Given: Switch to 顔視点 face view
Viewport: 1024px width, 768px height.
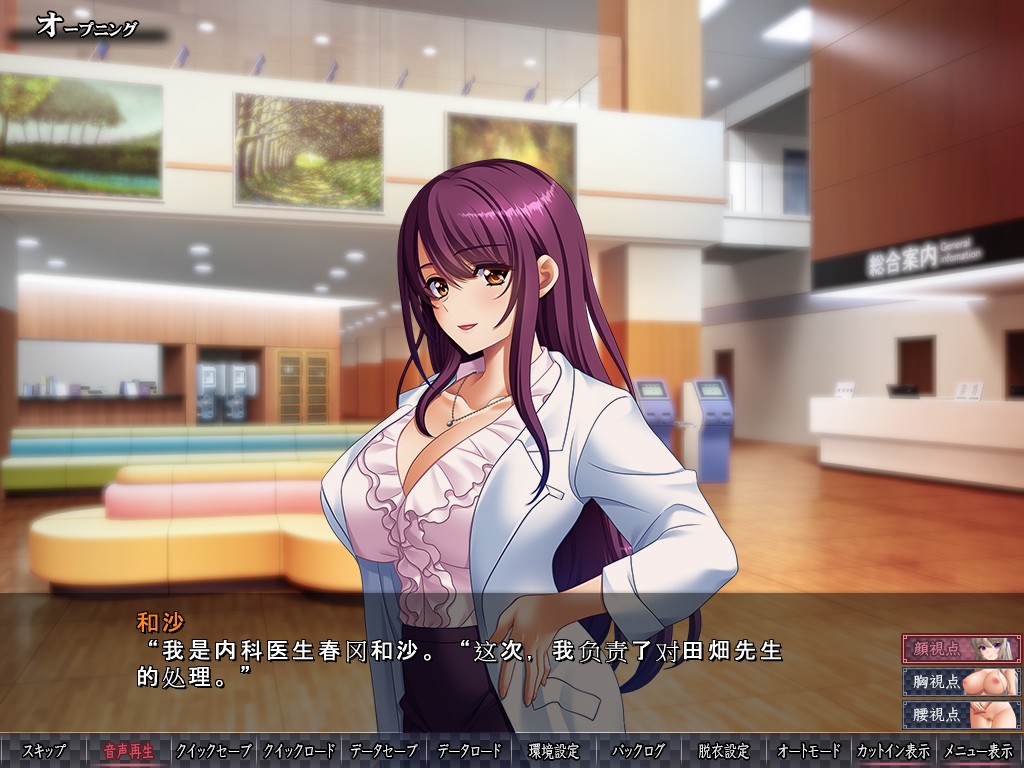Looking at the screenshot, I should (x=961, y=648).
